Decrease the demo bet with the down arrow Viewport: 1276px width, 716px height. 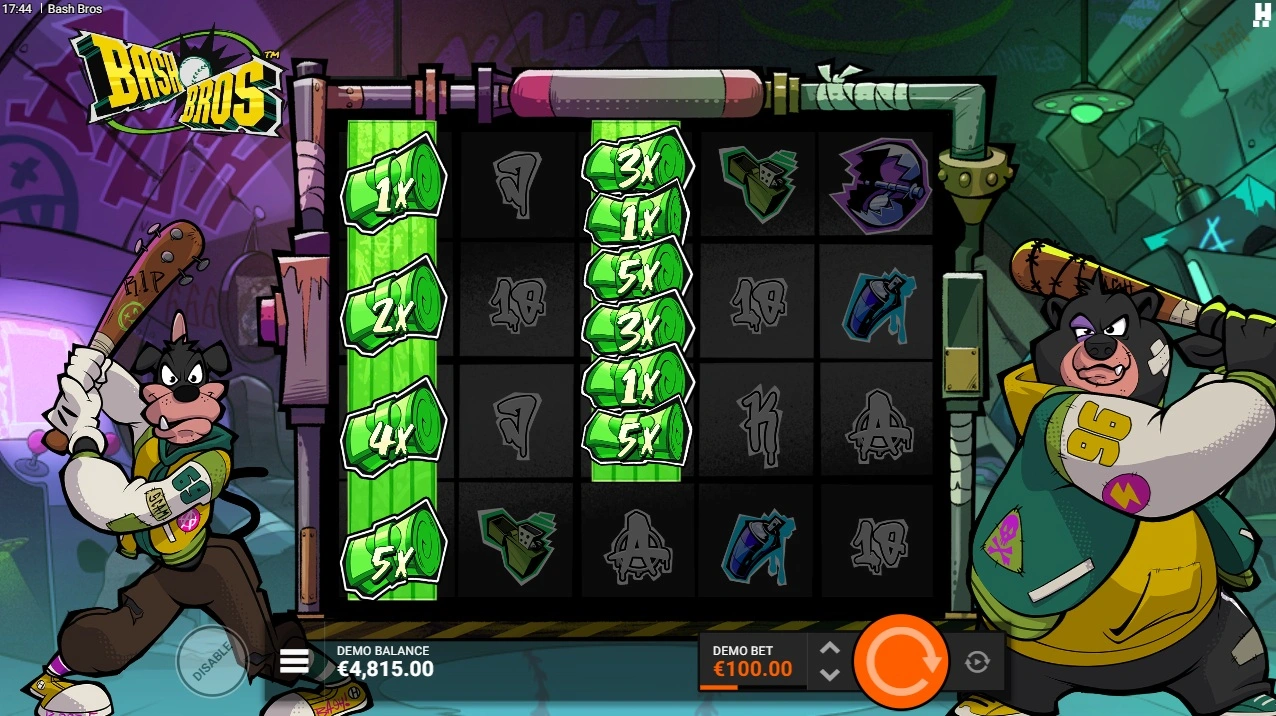click(x=829, y=674)
